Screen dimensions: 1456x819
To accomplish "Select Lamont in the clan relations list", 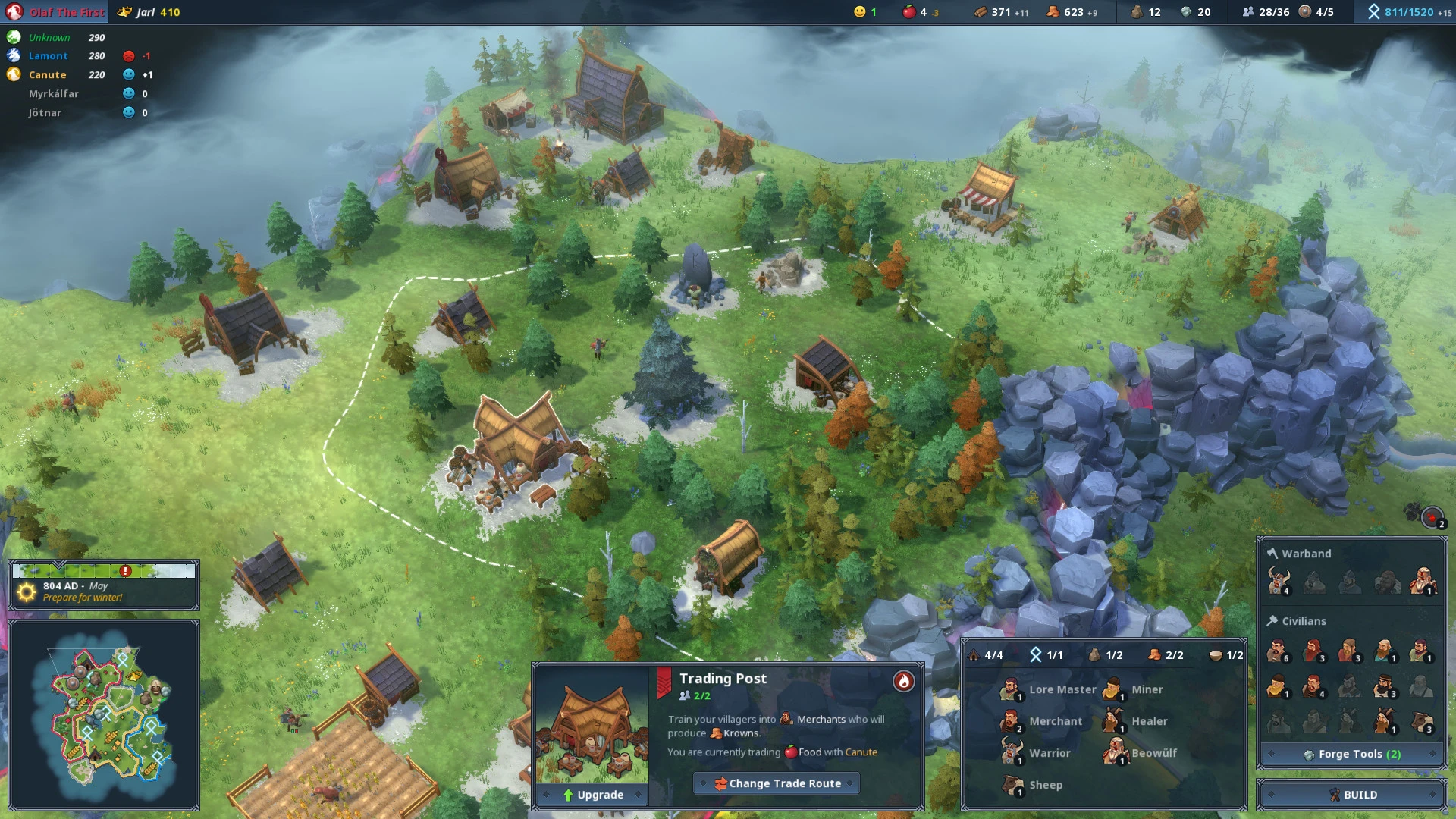I will tap(49, 55).
